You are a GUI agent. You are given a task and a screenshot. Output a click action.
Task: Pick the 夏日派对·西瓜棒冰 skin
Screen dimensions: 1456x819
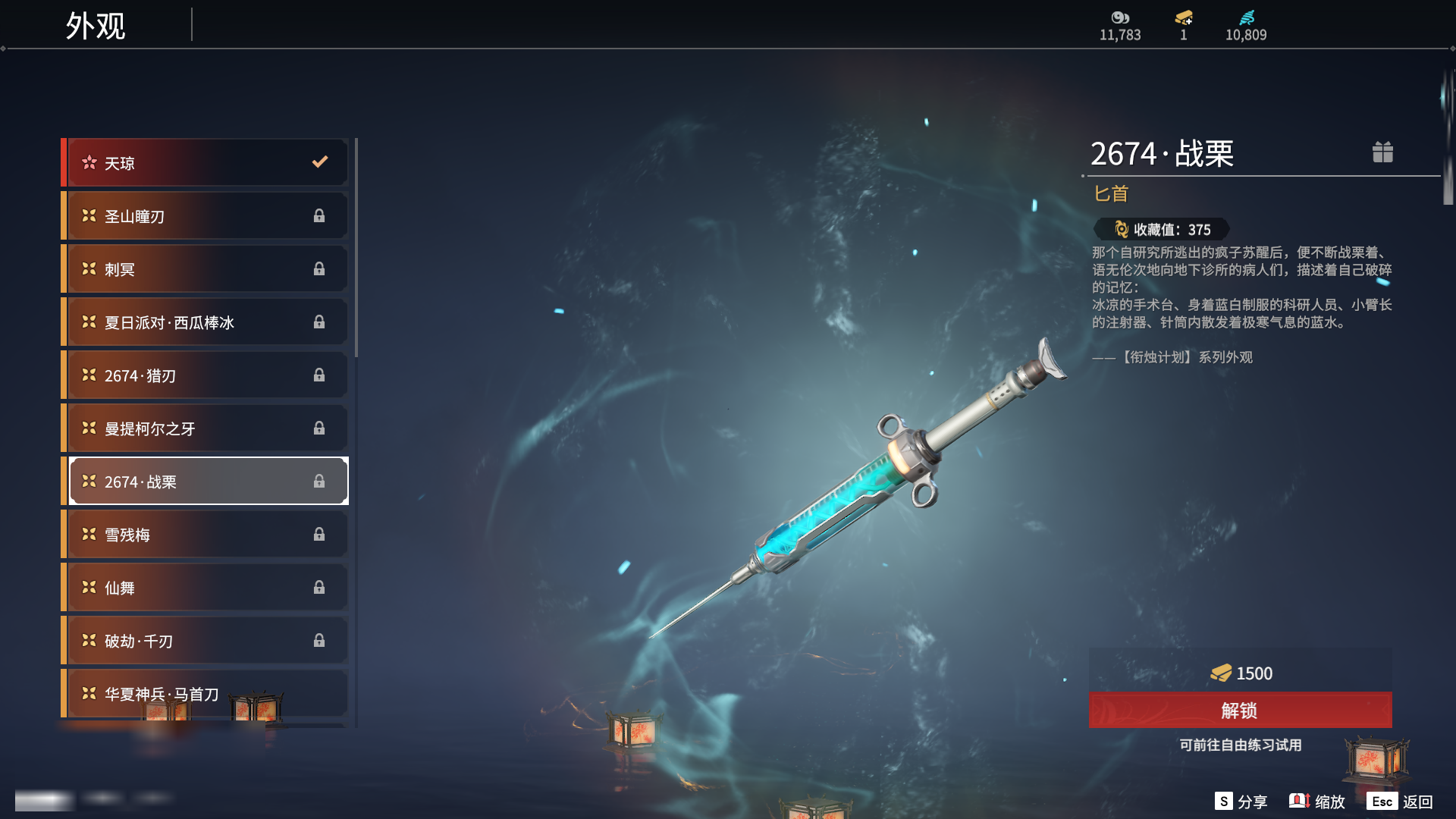pyautogui.click(x=206, y=322)
